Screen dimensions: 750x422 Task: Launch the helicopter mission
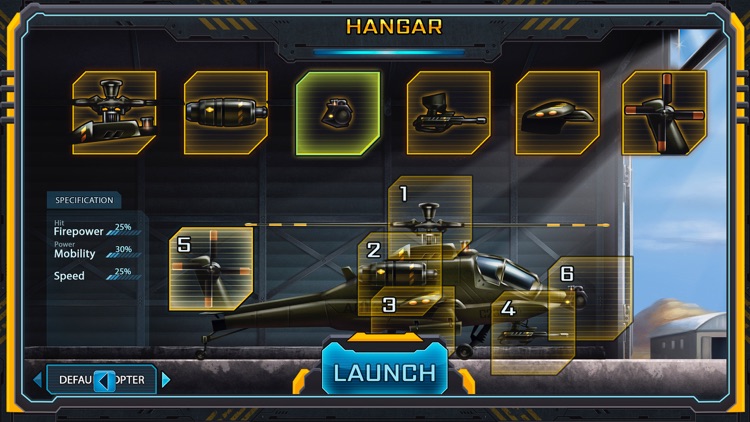(x=385, y=373)
